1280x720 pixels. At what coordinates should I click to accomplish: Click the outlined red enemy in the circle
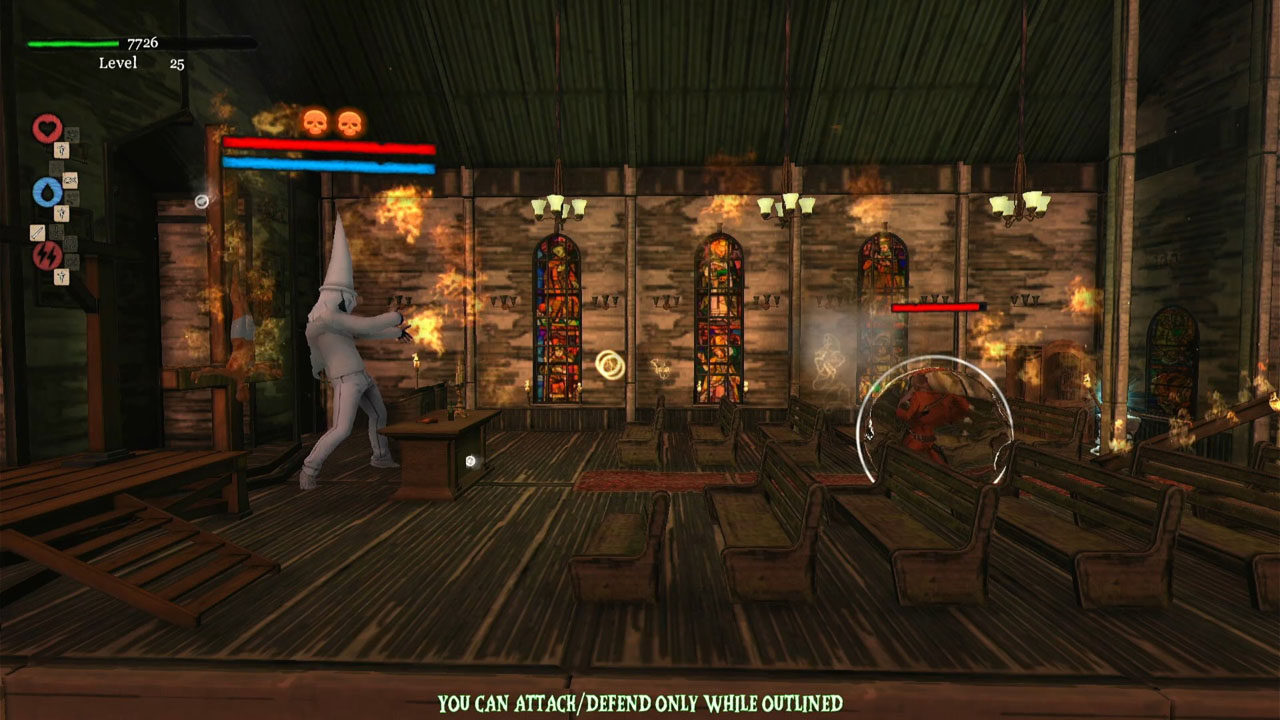point(925,415)
